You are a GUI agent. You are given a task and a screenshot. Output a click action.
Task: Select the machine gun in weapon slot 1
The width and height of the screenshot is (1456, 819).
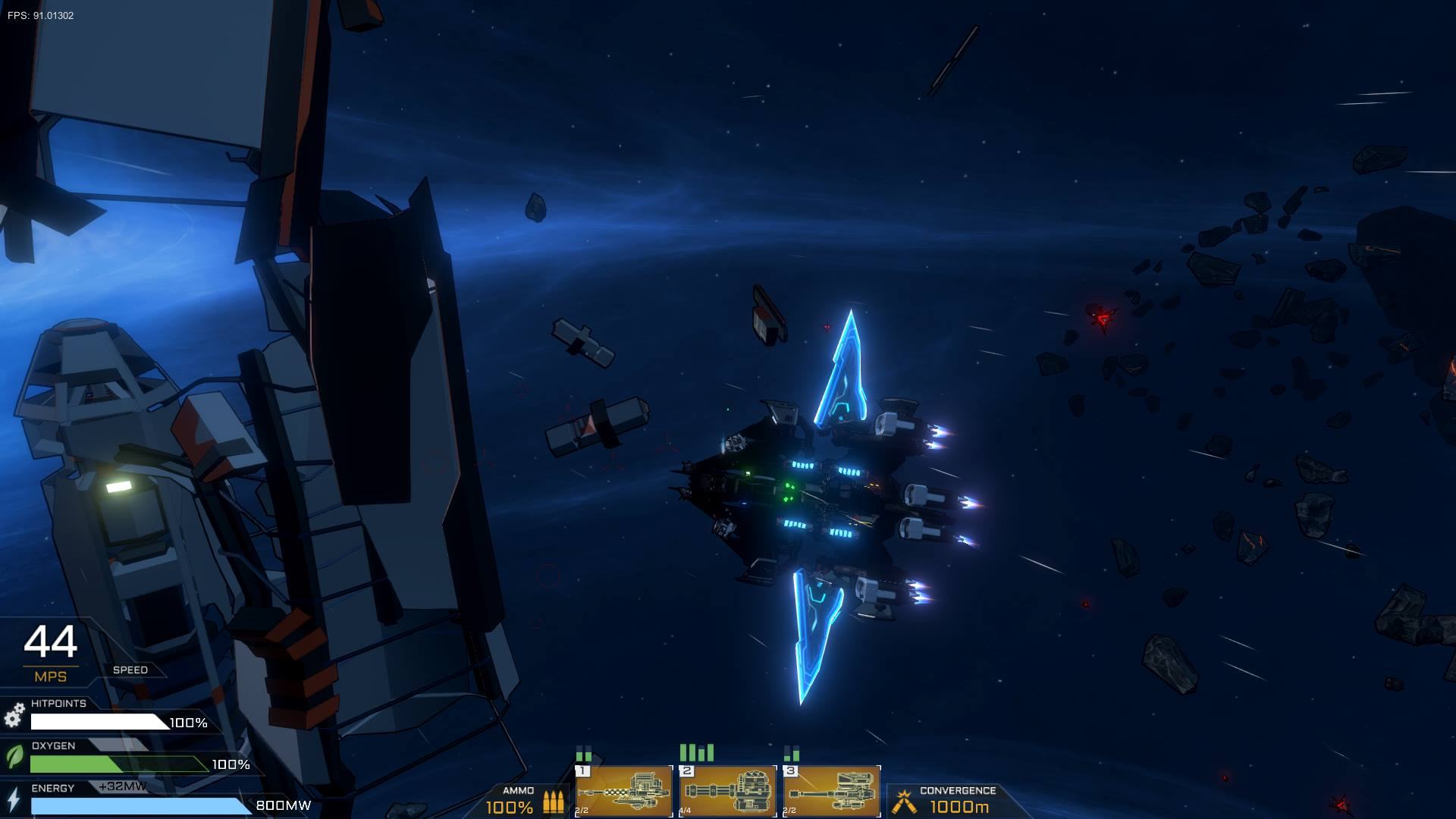click(x=624, y=791)
